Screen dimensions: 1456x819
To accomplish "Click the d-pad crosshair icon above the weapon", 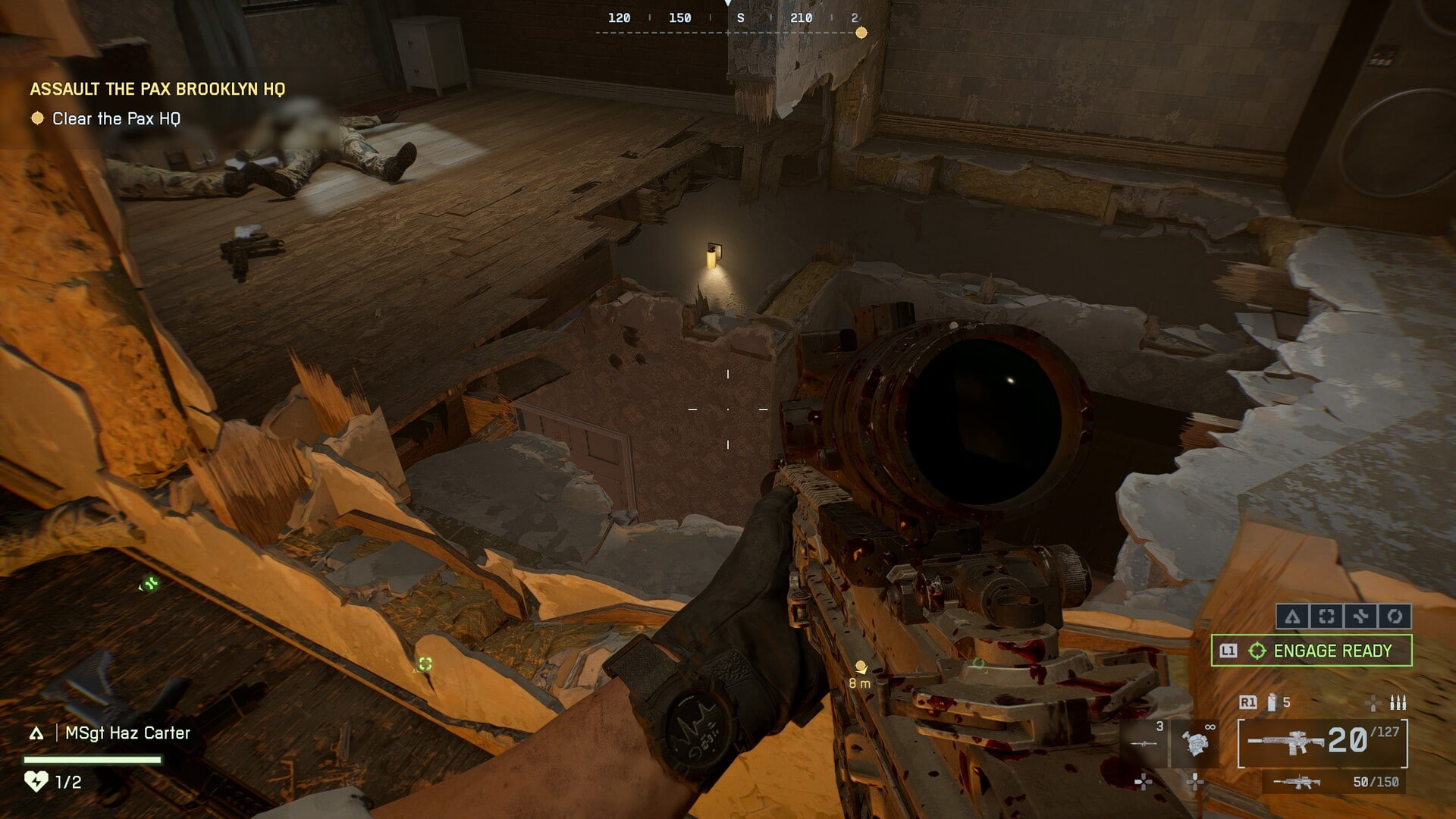I will click(x=1373, y=704).
